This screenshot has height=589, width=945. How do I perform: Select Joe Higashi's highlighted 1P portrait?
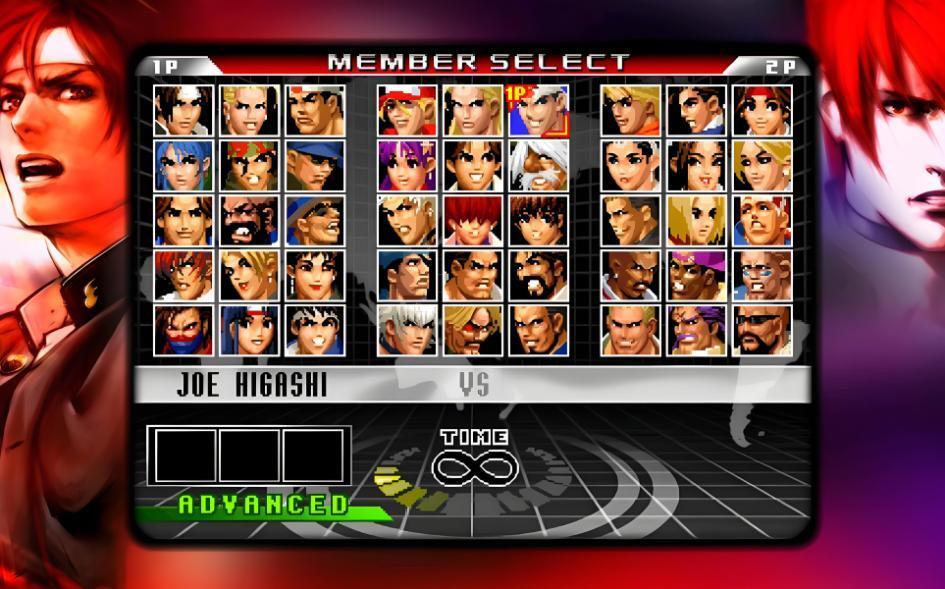click(x=538, y=110)
